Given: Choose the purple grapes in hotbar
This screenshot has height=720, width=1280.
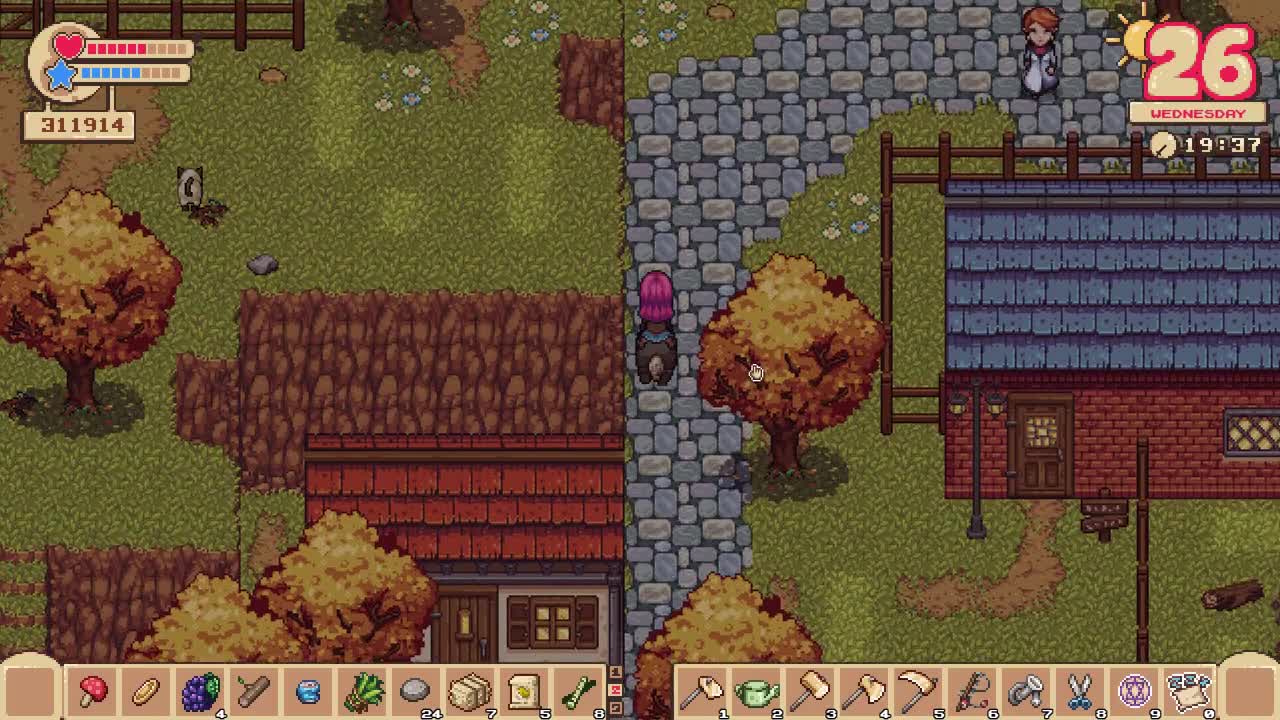Looking at the screenshot, I should click(200, 690).
